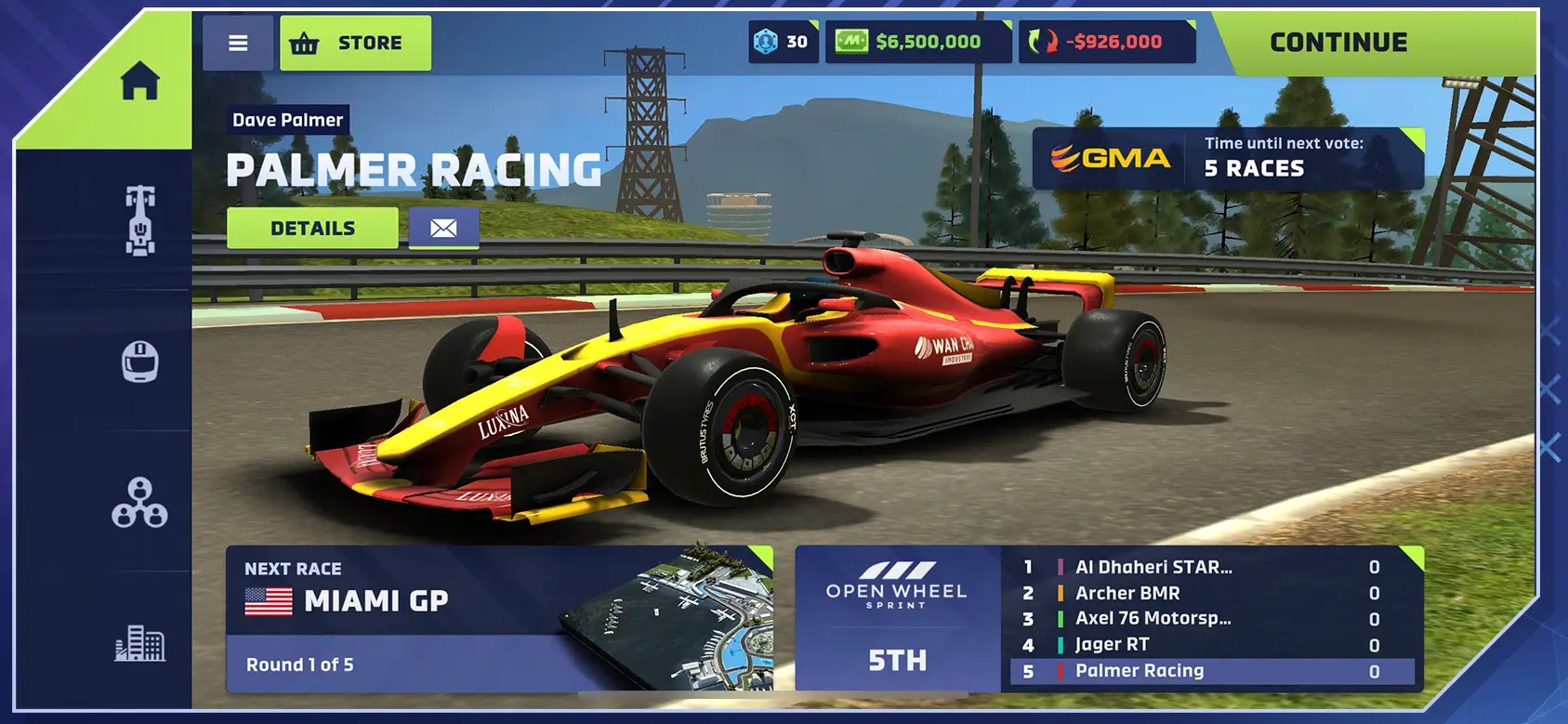Open the hamburger menu next to Store
Screen dimensions: 1568x724
[238, 42]
